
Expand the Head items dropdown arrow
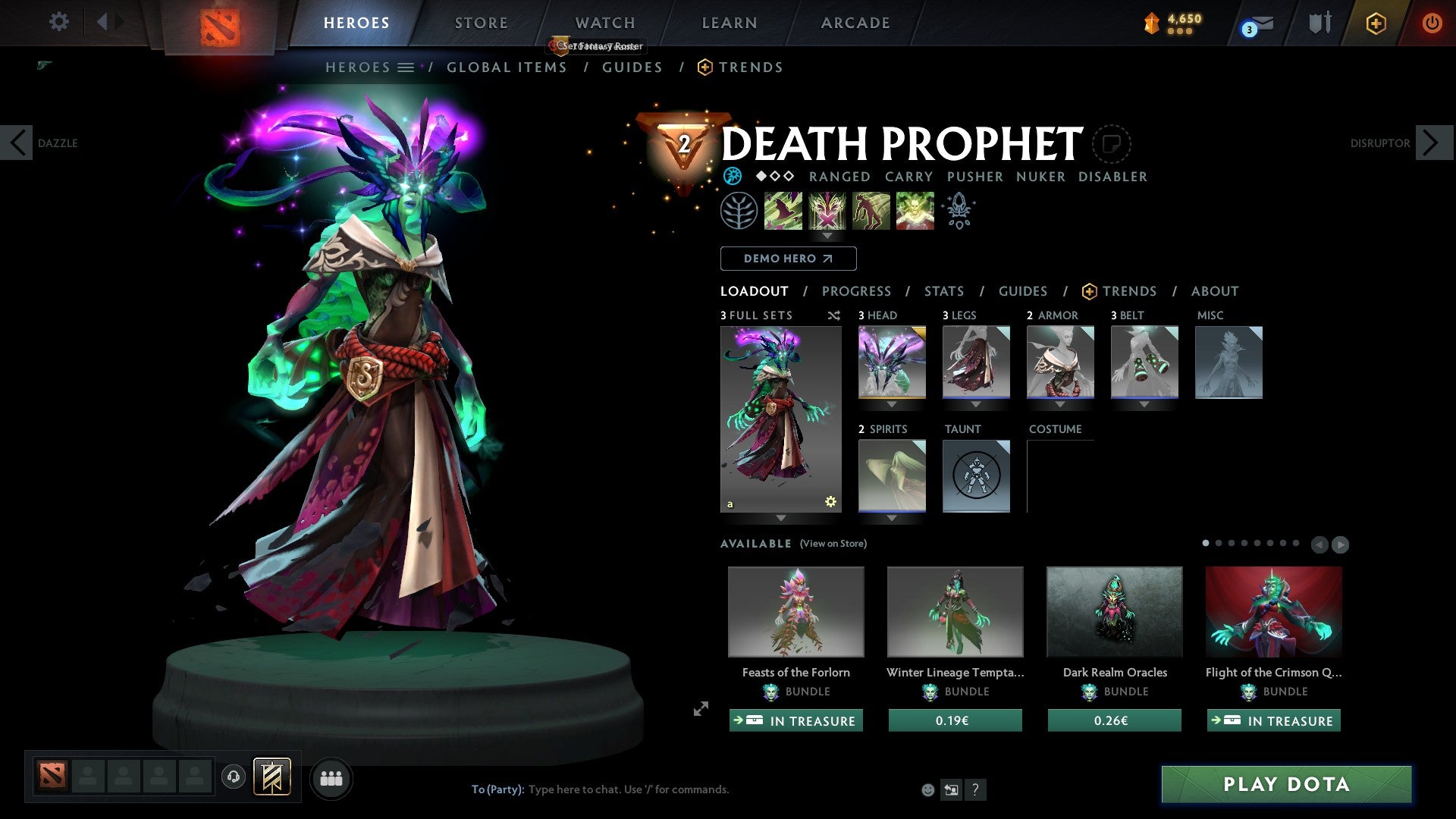point(891,403)
